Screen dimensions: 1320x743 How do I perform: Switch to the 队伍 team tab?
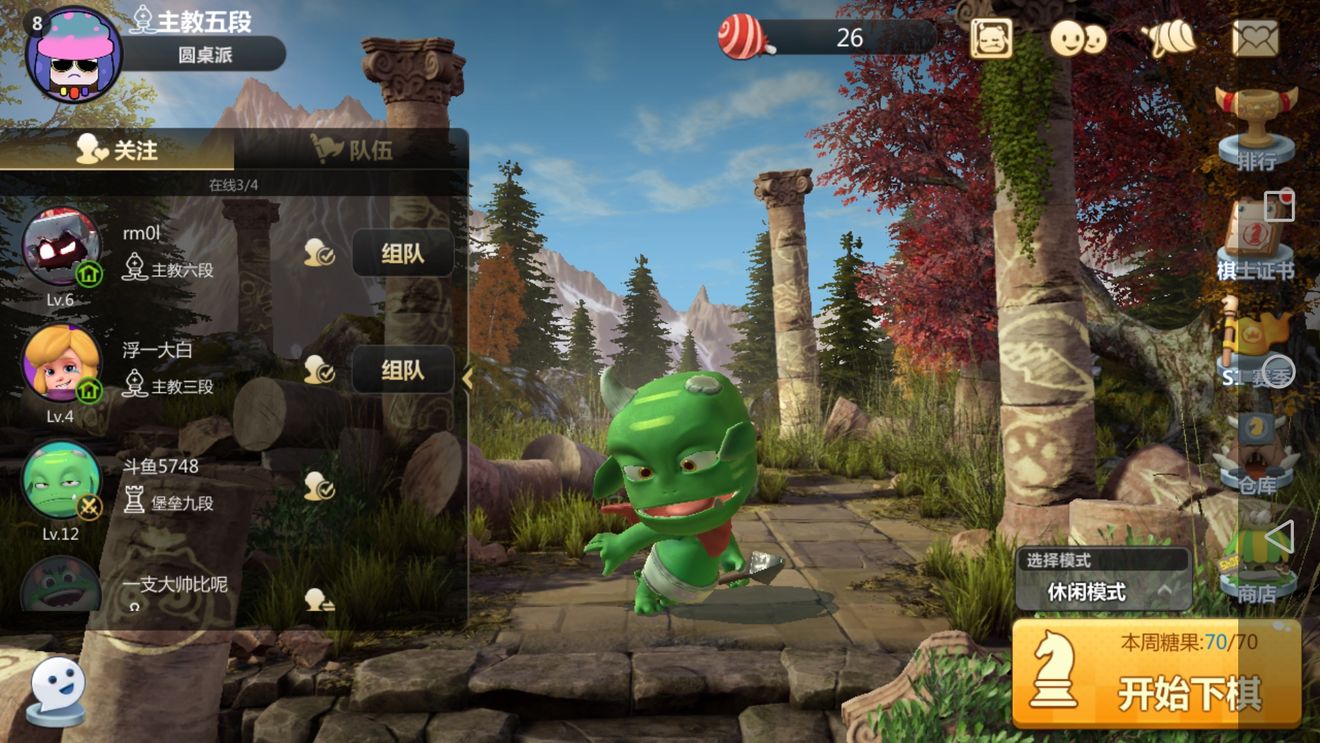(352, 150)
